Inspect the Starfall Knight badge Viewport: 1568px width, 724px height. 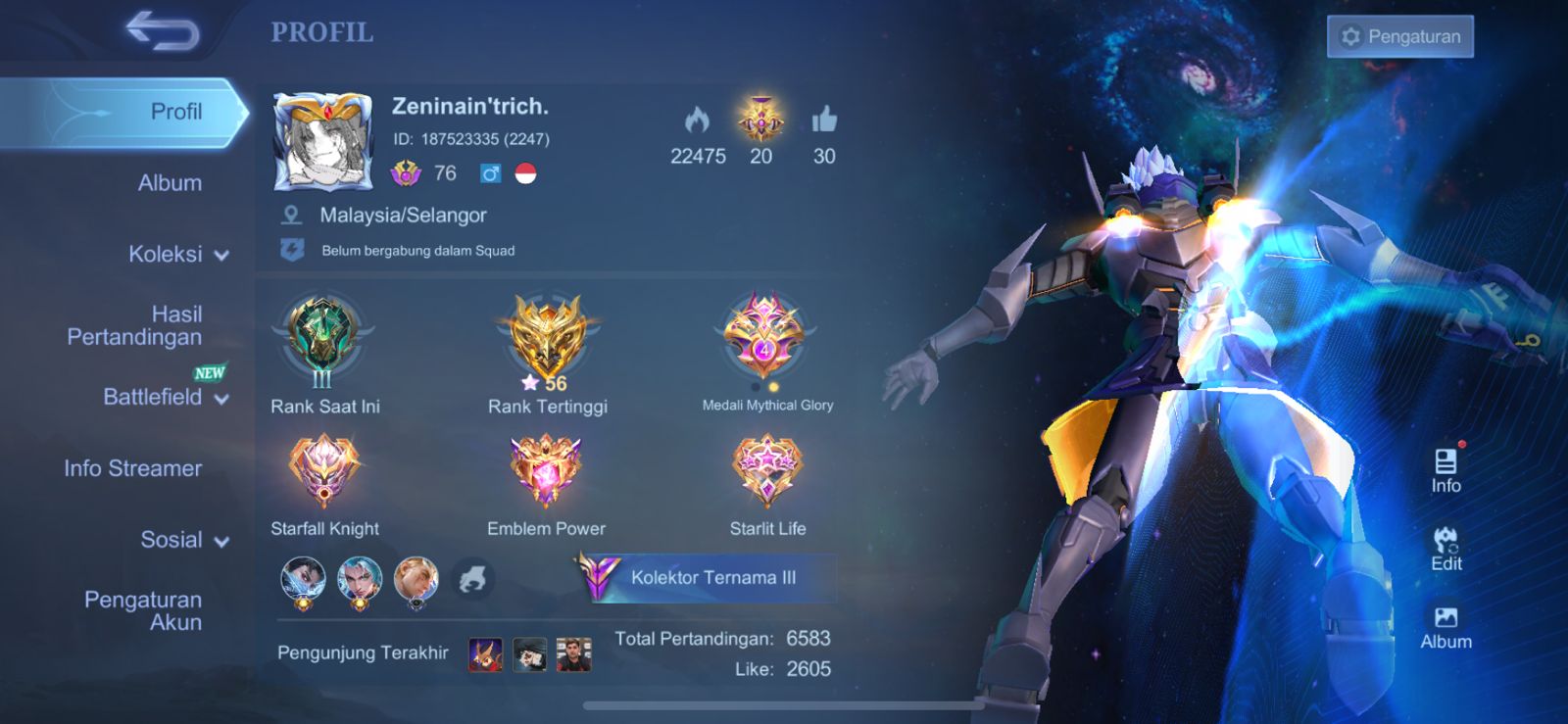[x=324, y=471]
